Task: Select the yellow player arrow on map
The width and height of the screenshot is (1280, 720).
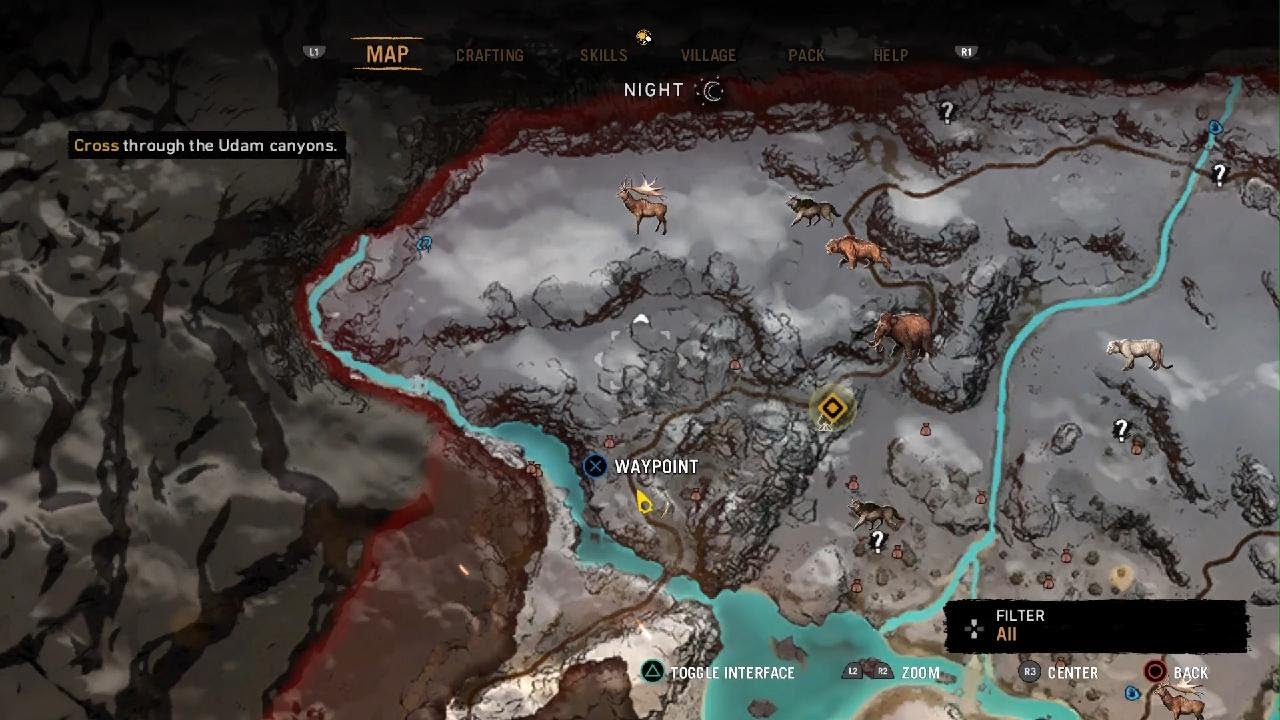Action: pos(644,502)
